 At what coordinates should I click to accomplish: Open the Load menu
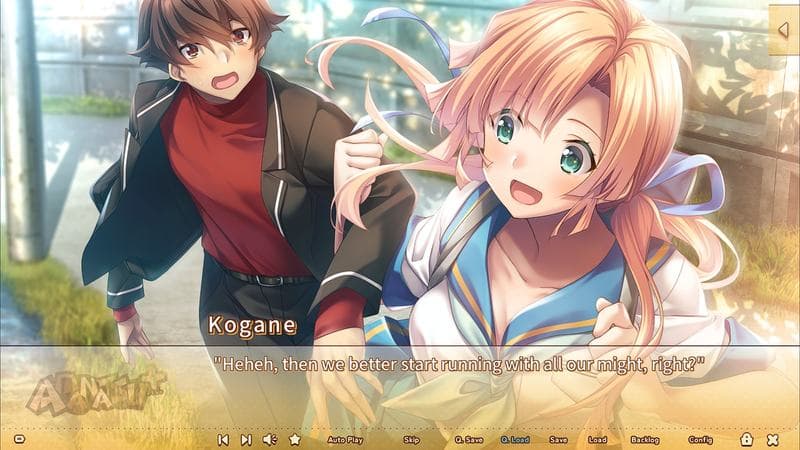598,439
